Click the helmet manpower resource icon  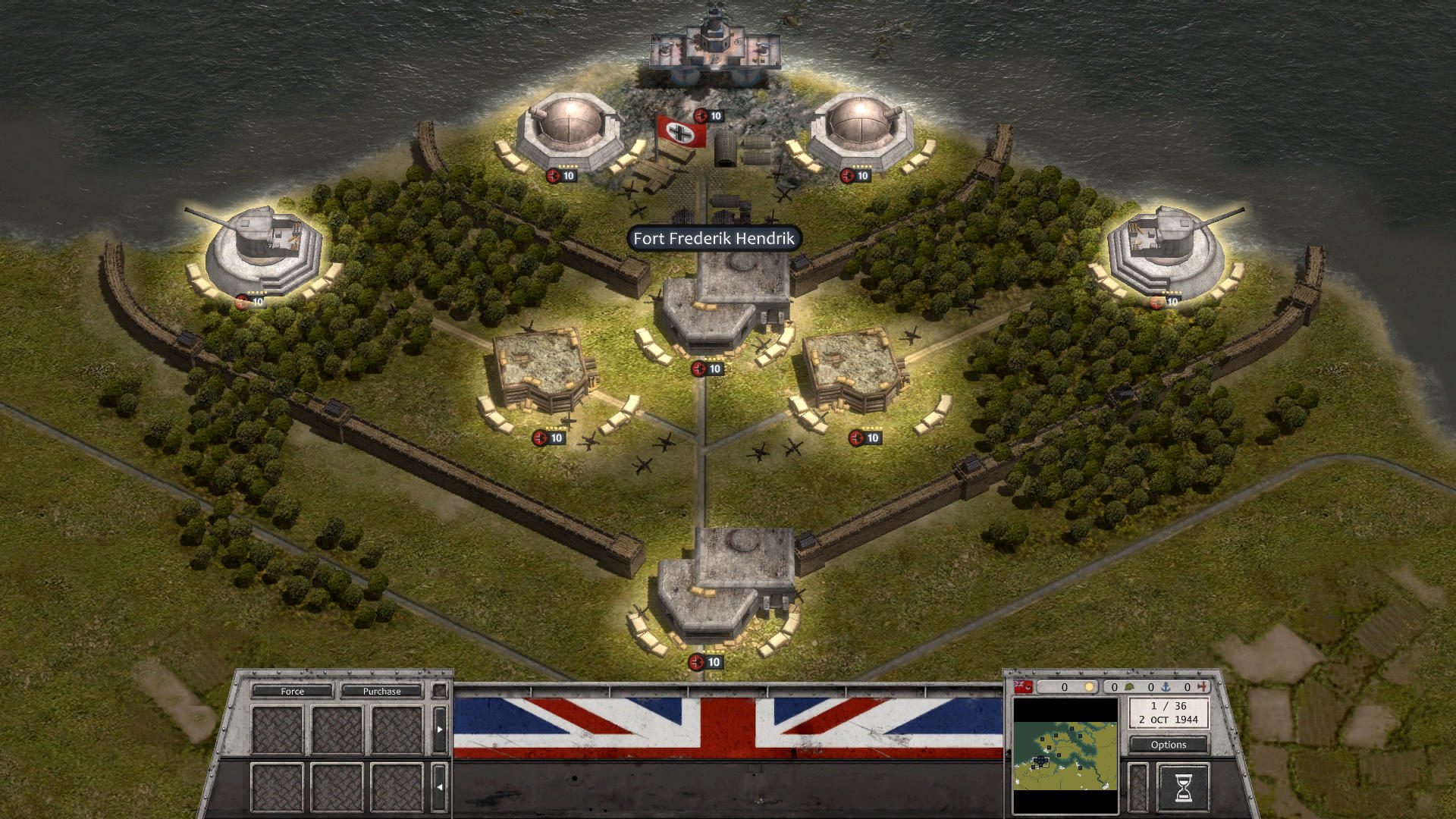click(1129, 687)
